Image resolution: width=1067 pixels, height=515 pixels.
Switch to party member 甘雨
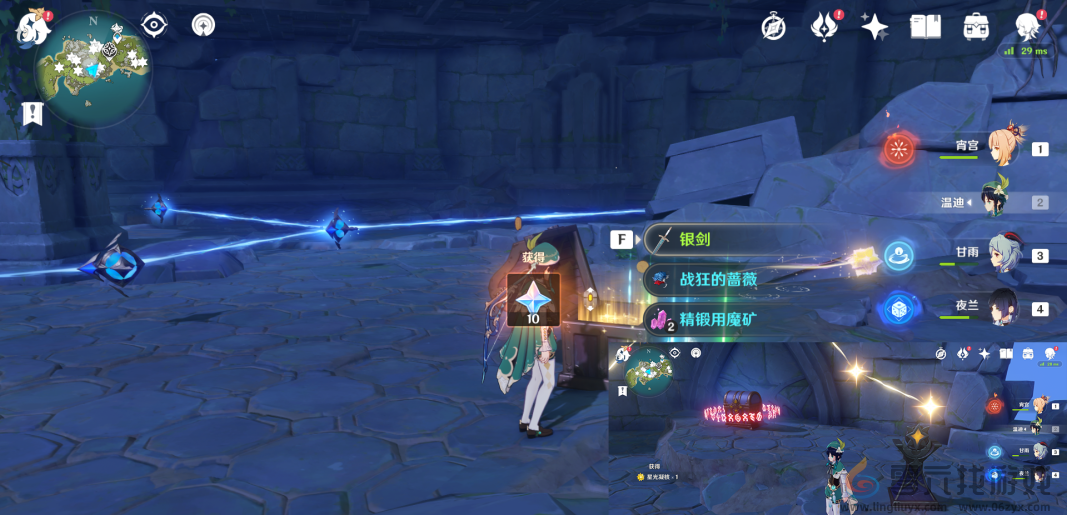click(x=1001, y=255)
